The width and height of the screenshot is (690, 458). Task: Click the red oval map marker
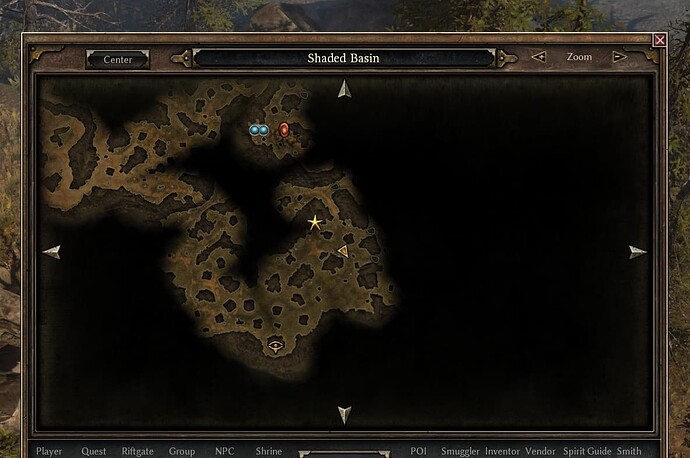(x=284, y=129)
